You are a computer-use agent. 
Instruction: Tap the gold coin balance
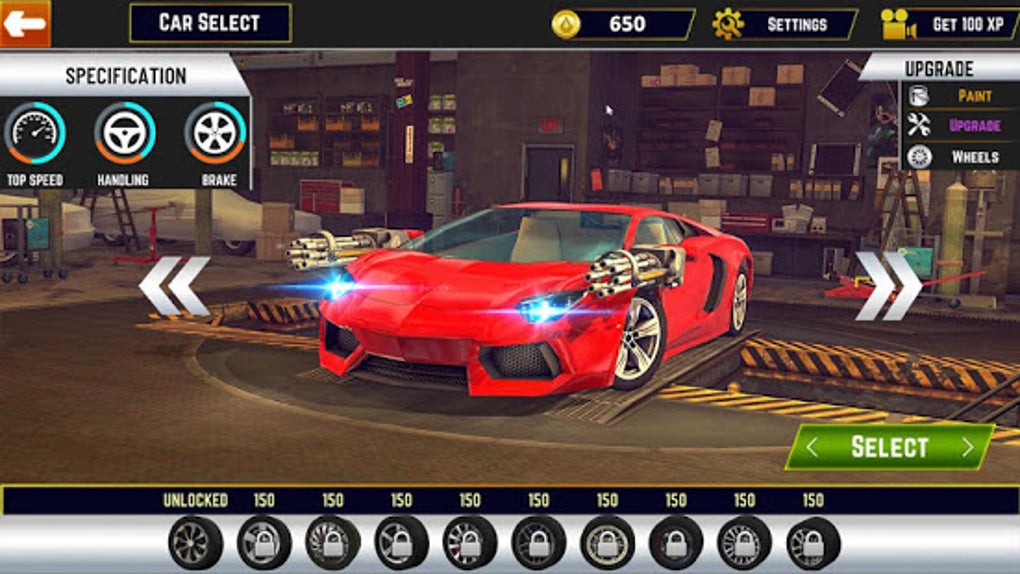[x=623, y=24]
